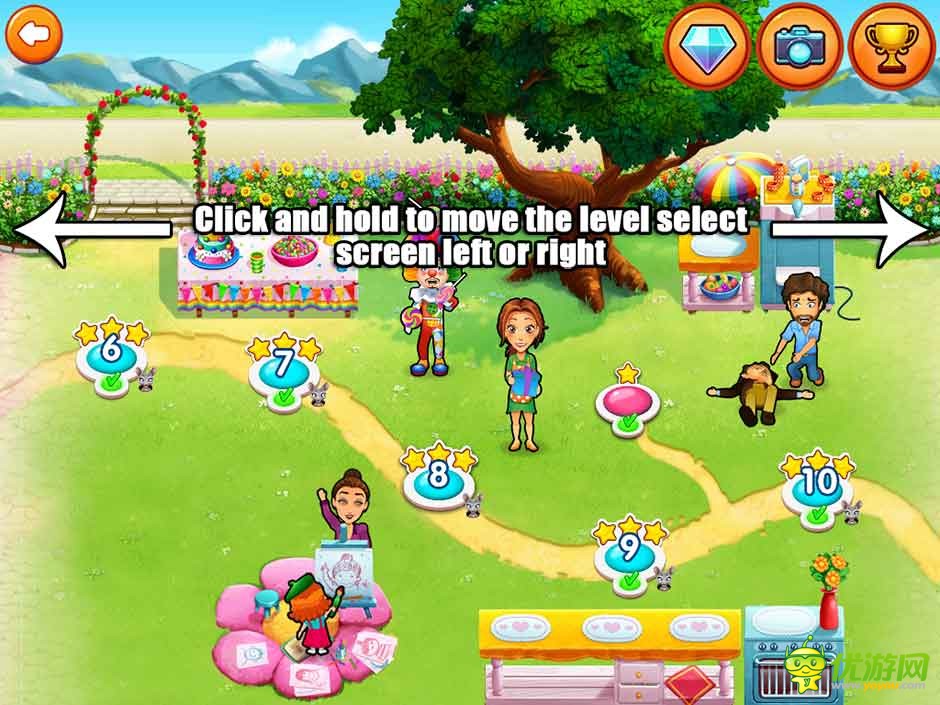
Task: Open the diamond shop button
Action: pyautogui.click(x=709, y=47)
